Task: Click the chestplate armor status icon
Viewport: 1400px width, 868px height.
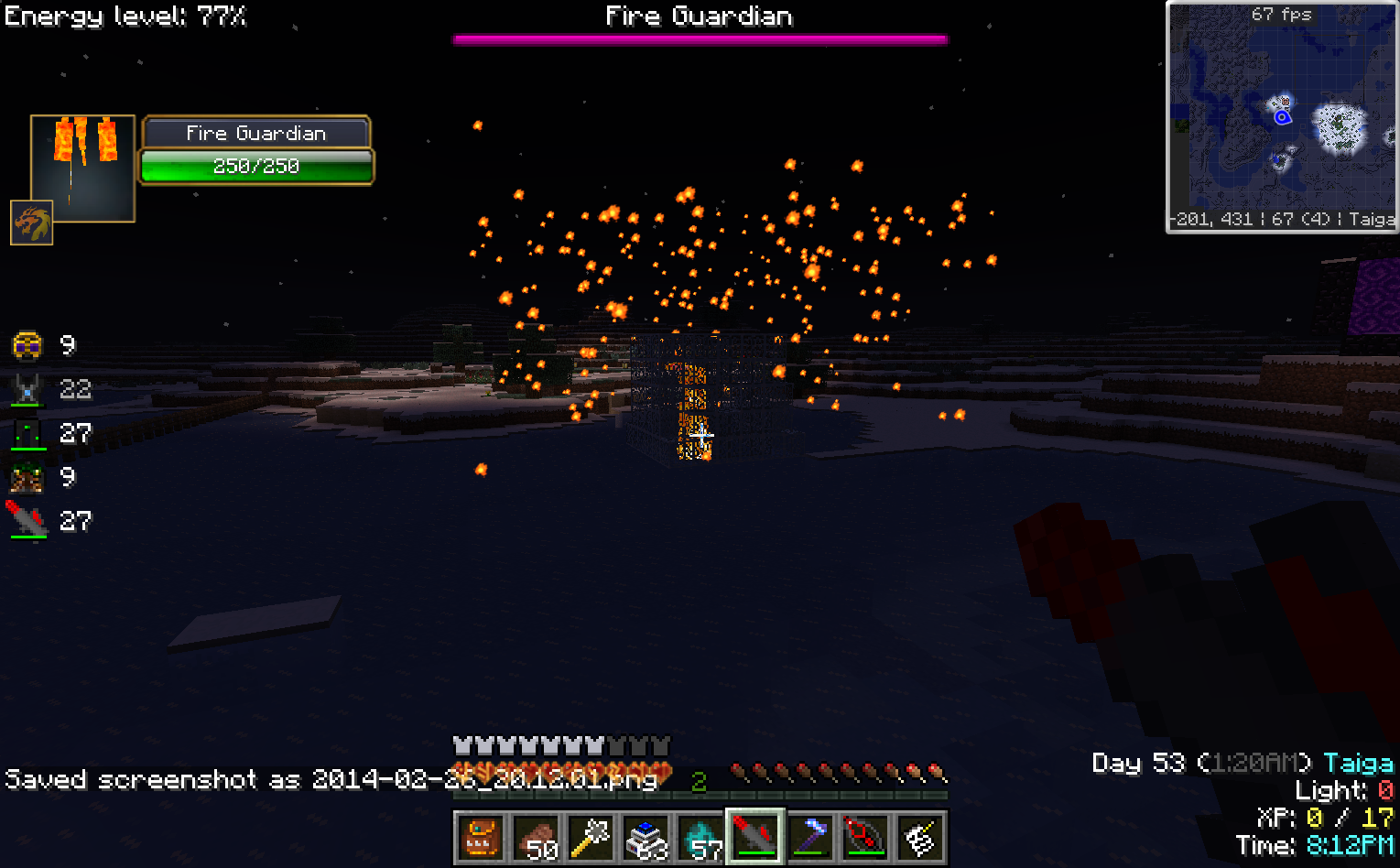Action: [x=27, y=389]
